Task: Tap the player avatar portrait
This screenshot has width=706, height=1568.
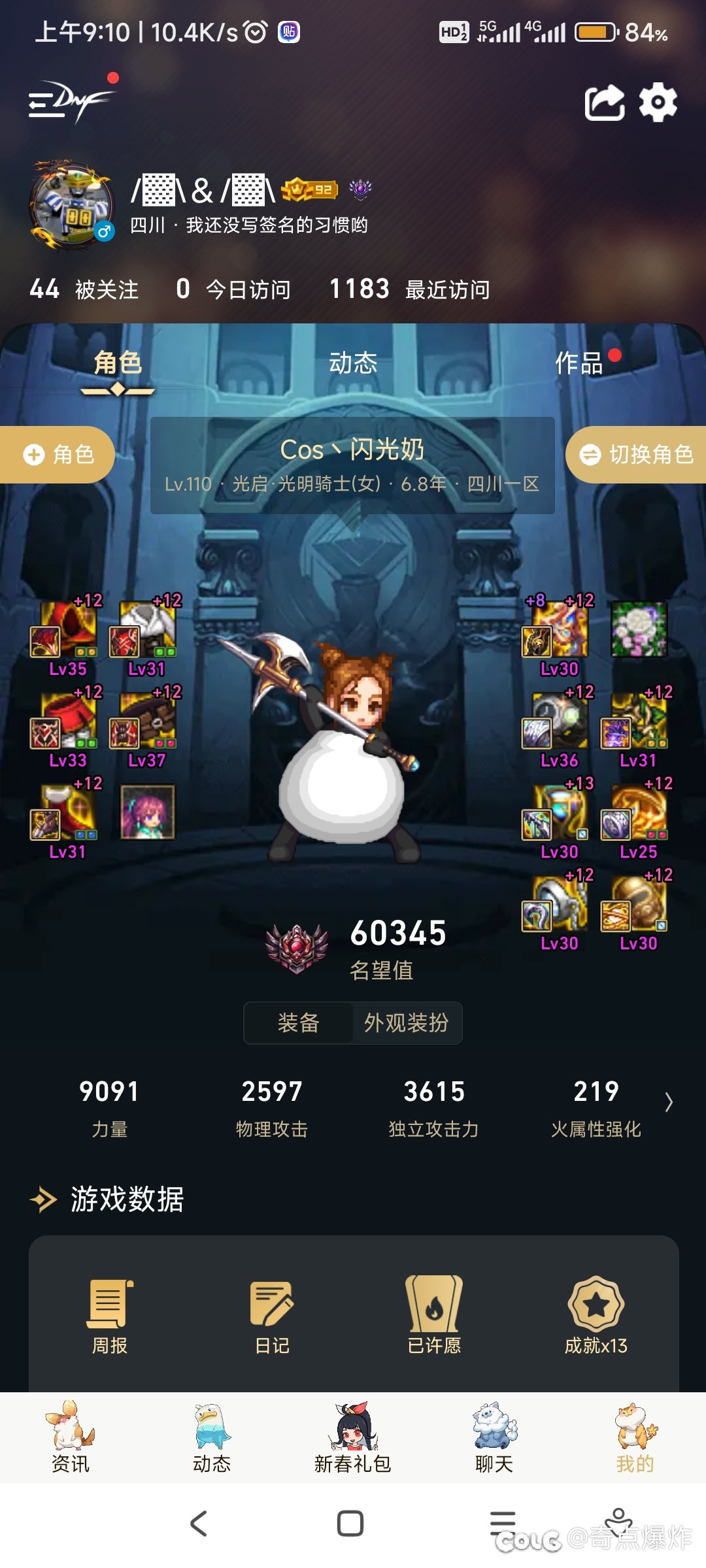Action: (x=71, y=205)
